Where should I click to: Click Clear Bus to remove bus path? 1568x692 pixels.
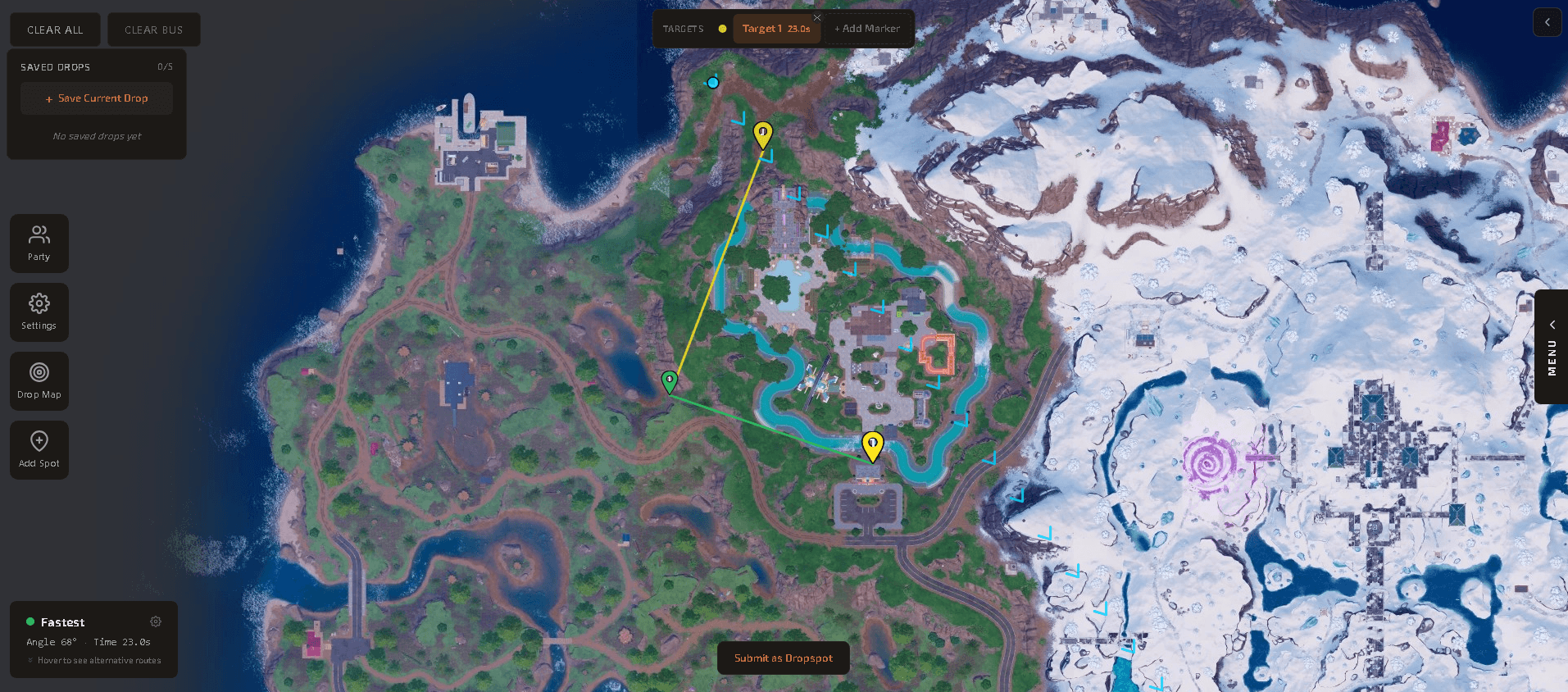pos(153,29)
